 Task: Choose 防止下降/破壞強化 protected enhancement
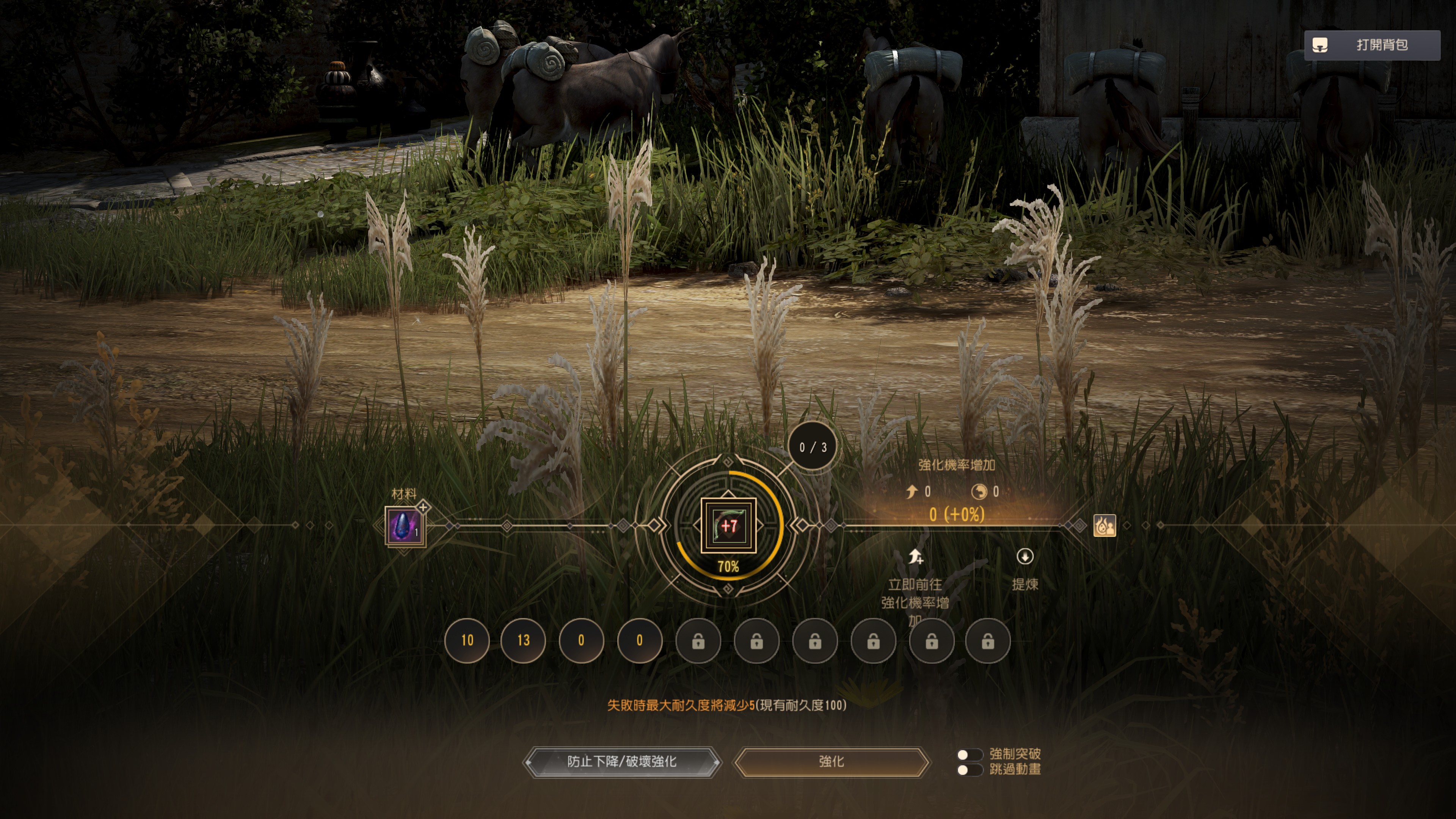[x=622, y=762]
